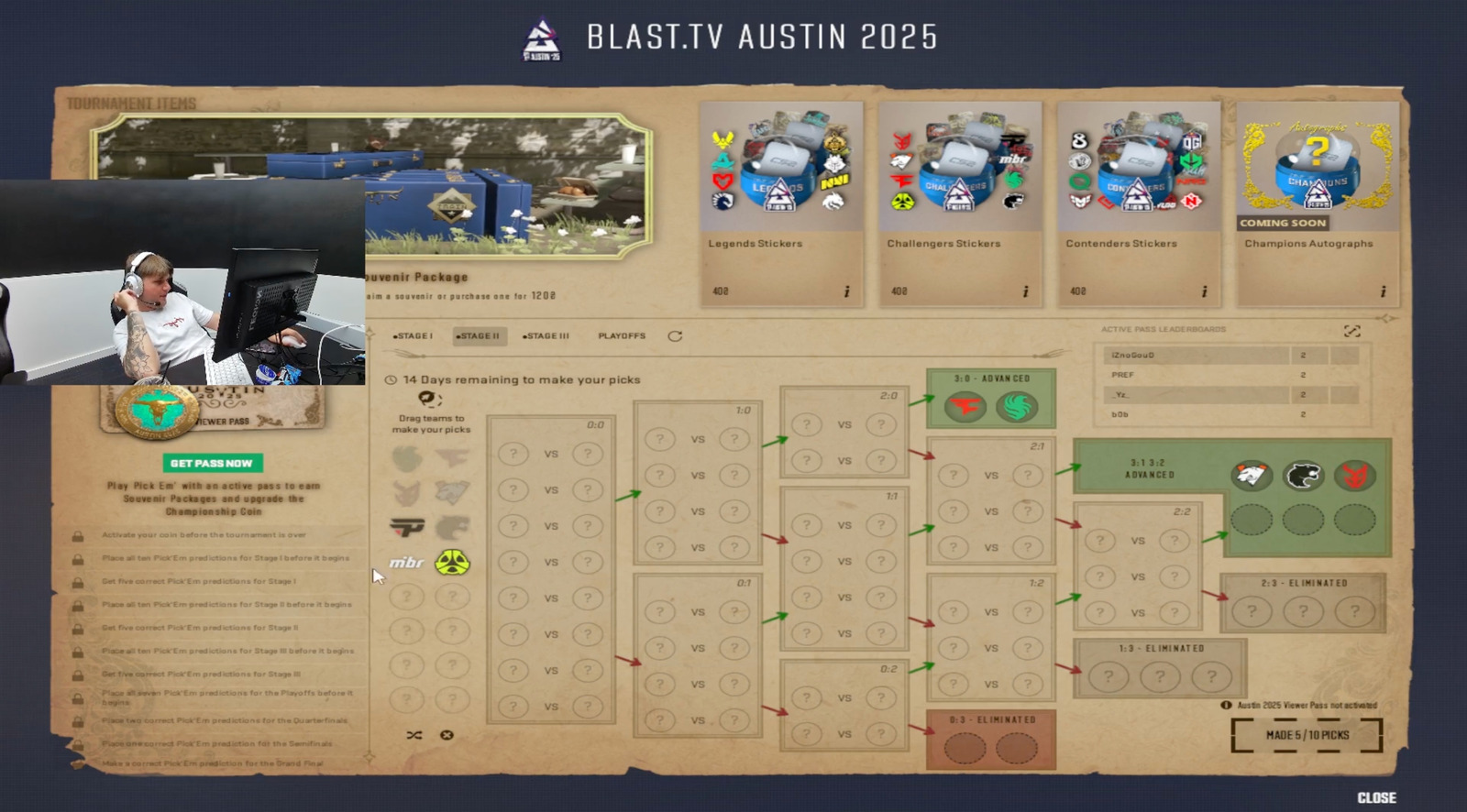Click the clock icon near days remaining
Screen dimensions: 1467x812
pyautogui.click(x=392, y=378)
